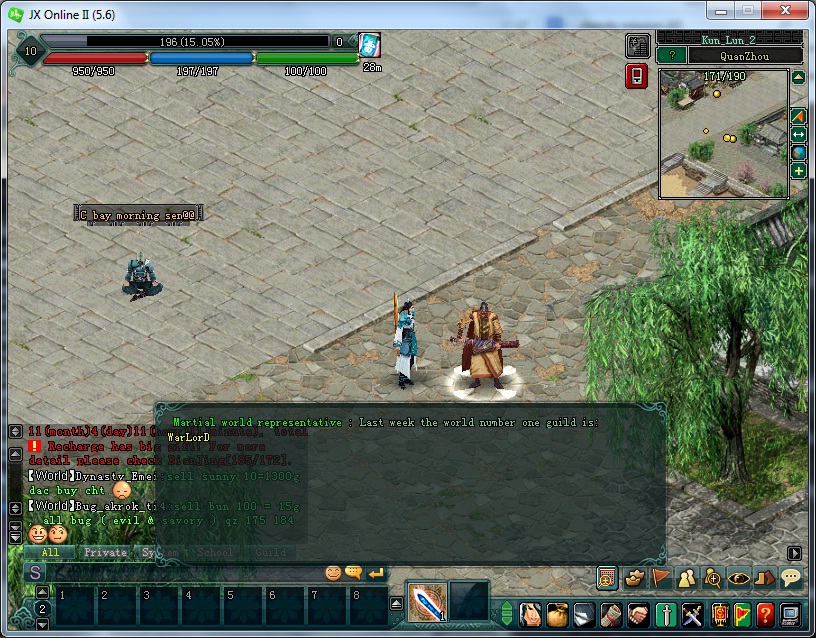Open the chat emoticon picker
This screenshot has width=816, height=639.
click(334, 573)
